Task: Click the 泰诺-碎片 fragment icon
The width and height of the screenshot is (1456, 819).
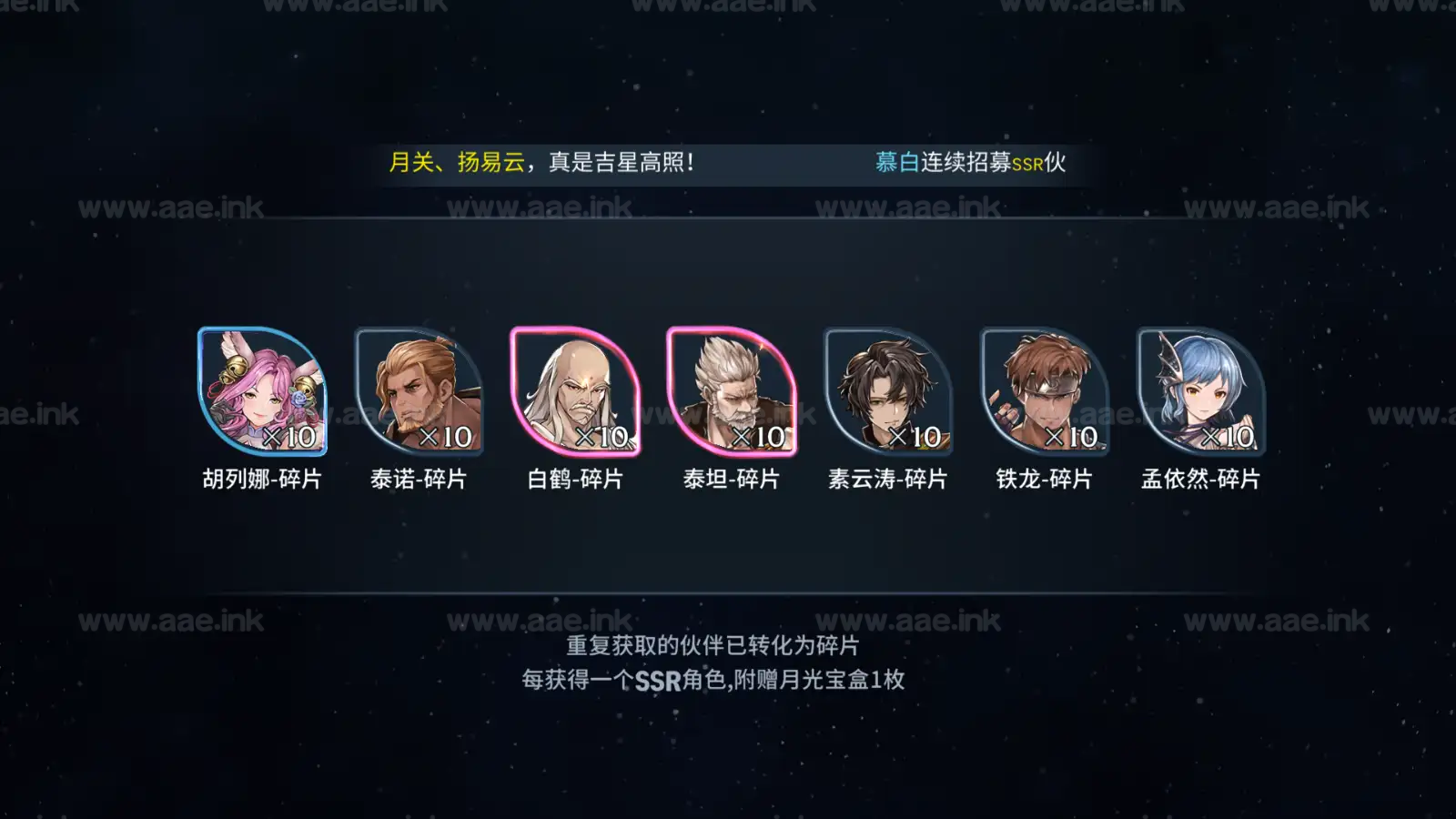Action: [417, 391]
